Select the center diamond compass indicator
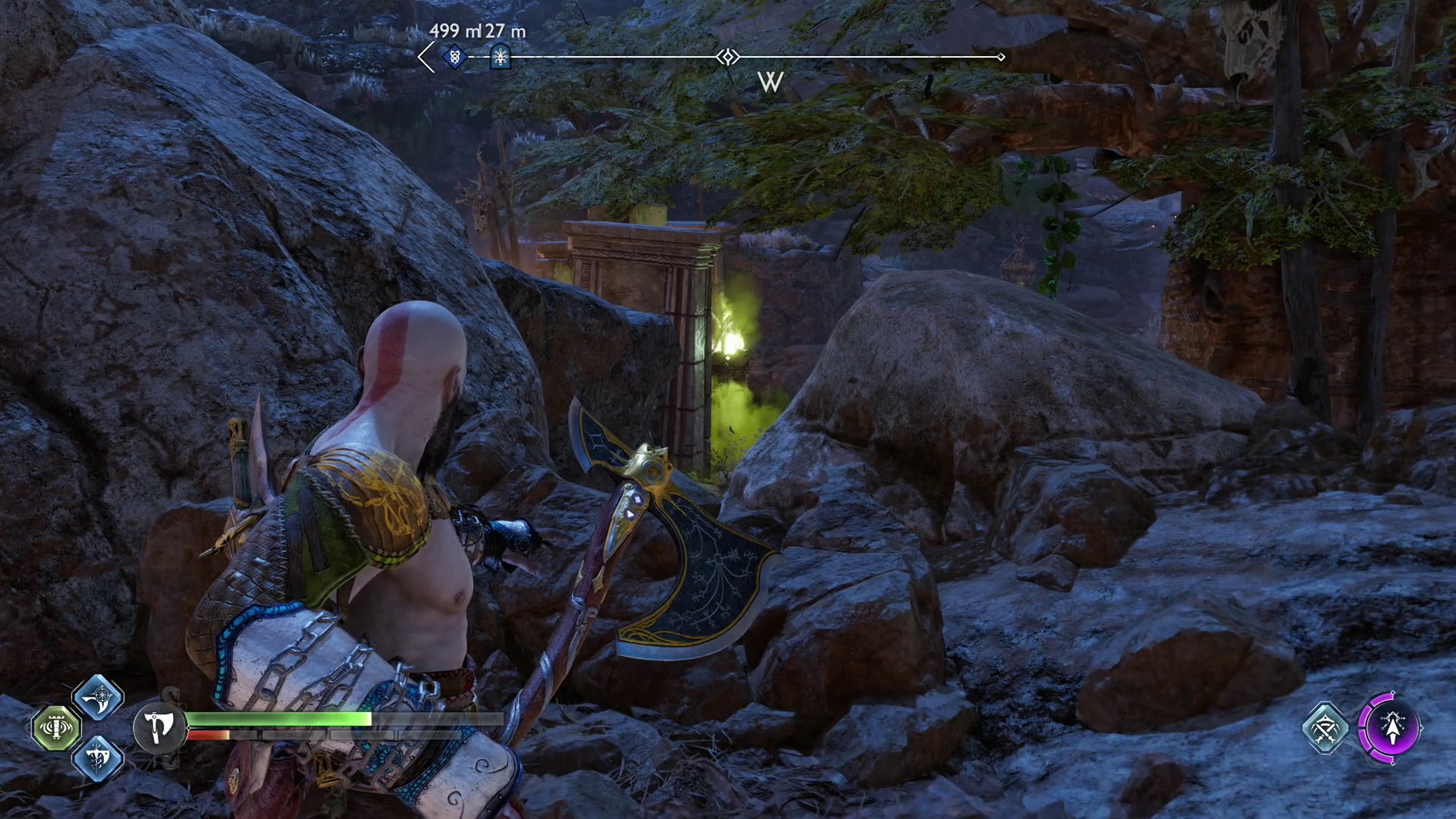 point(728,57)
